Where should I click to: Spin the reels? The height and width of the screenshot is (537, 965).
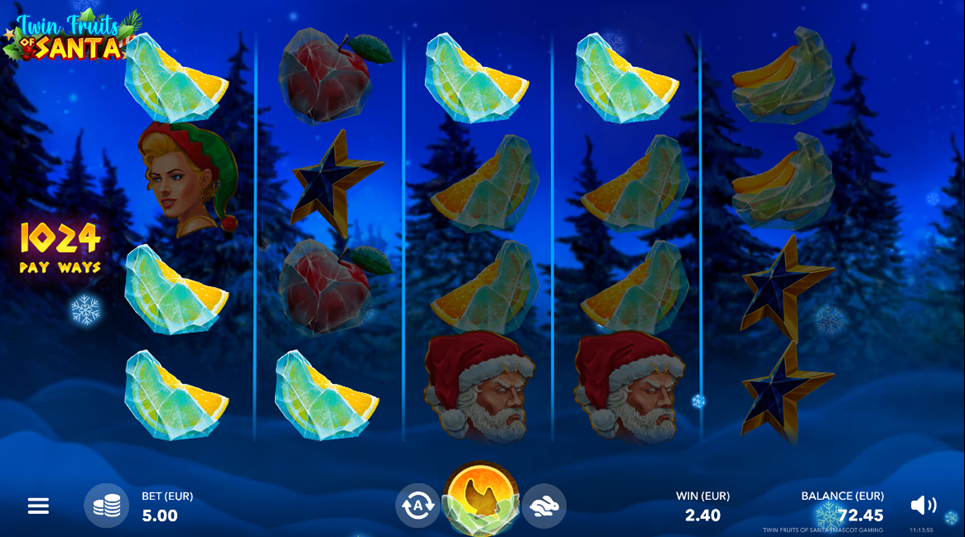pyautogui.click(x=481, y=498)
